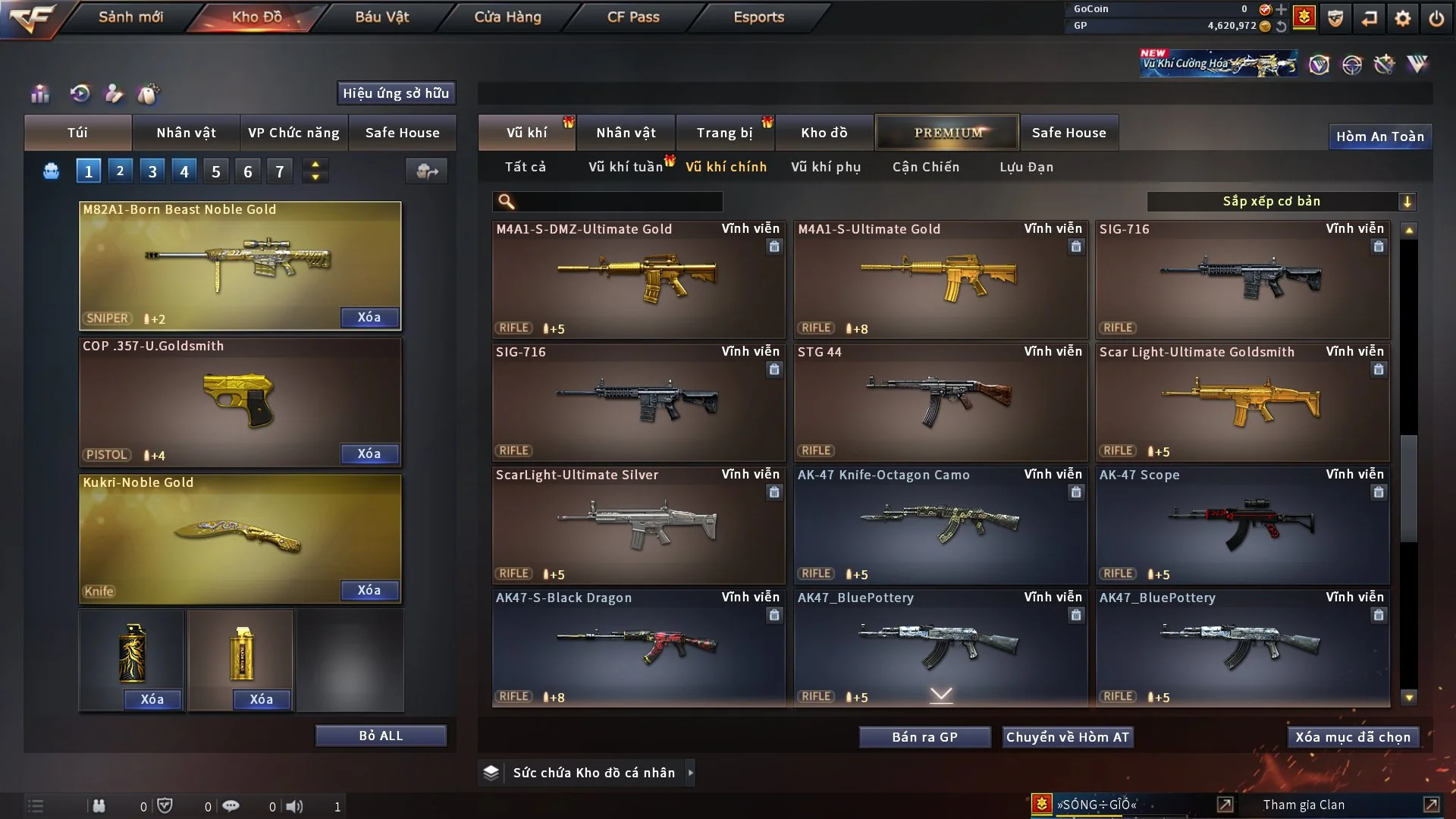Sell the item with Bán ra GP
Viewport: 1456px width, 819px height.
pyautogui.click(x=924, y=737)
